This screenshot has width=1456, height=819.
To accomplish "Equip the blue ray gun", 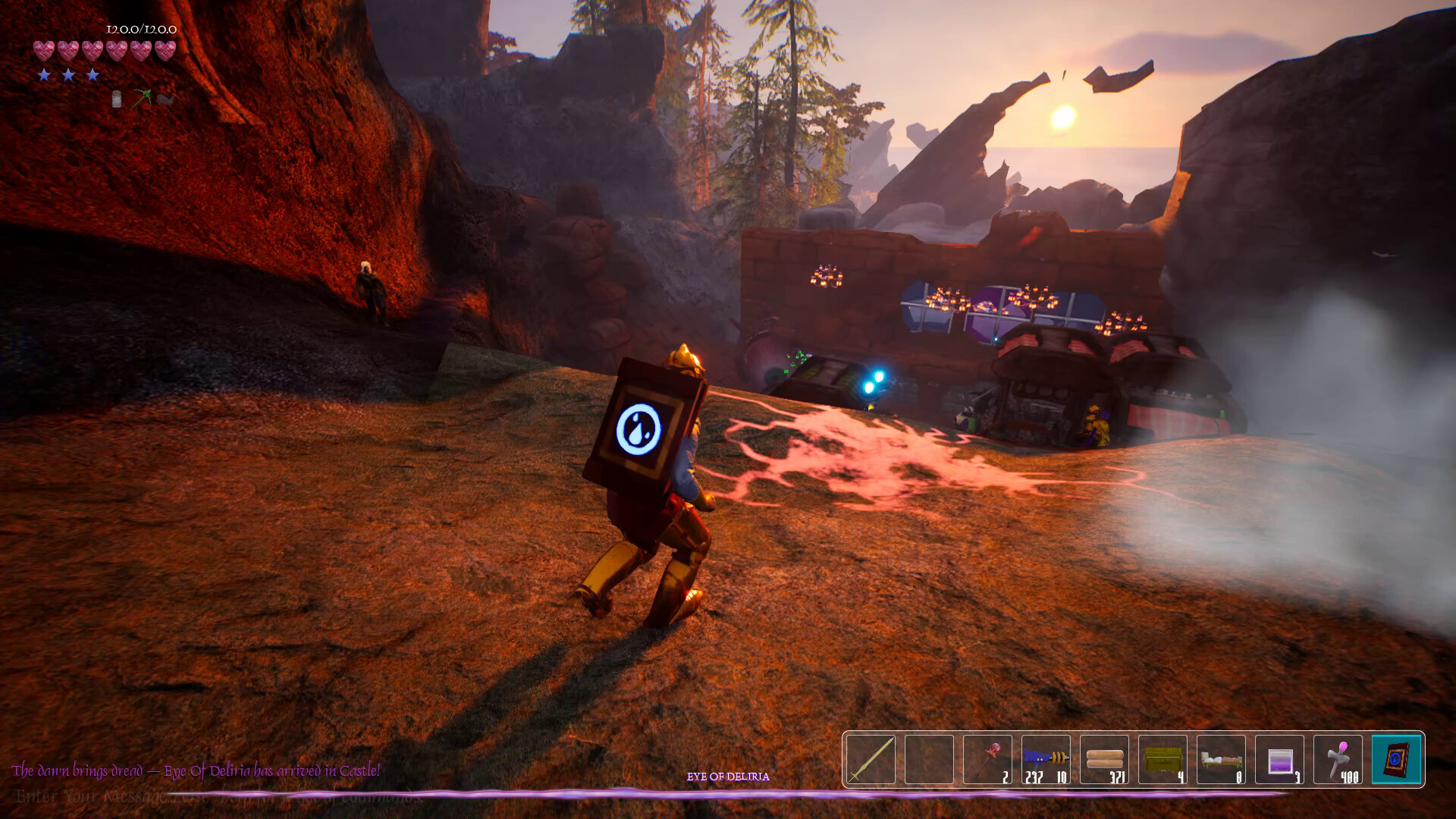I will tap(1046, 759).
